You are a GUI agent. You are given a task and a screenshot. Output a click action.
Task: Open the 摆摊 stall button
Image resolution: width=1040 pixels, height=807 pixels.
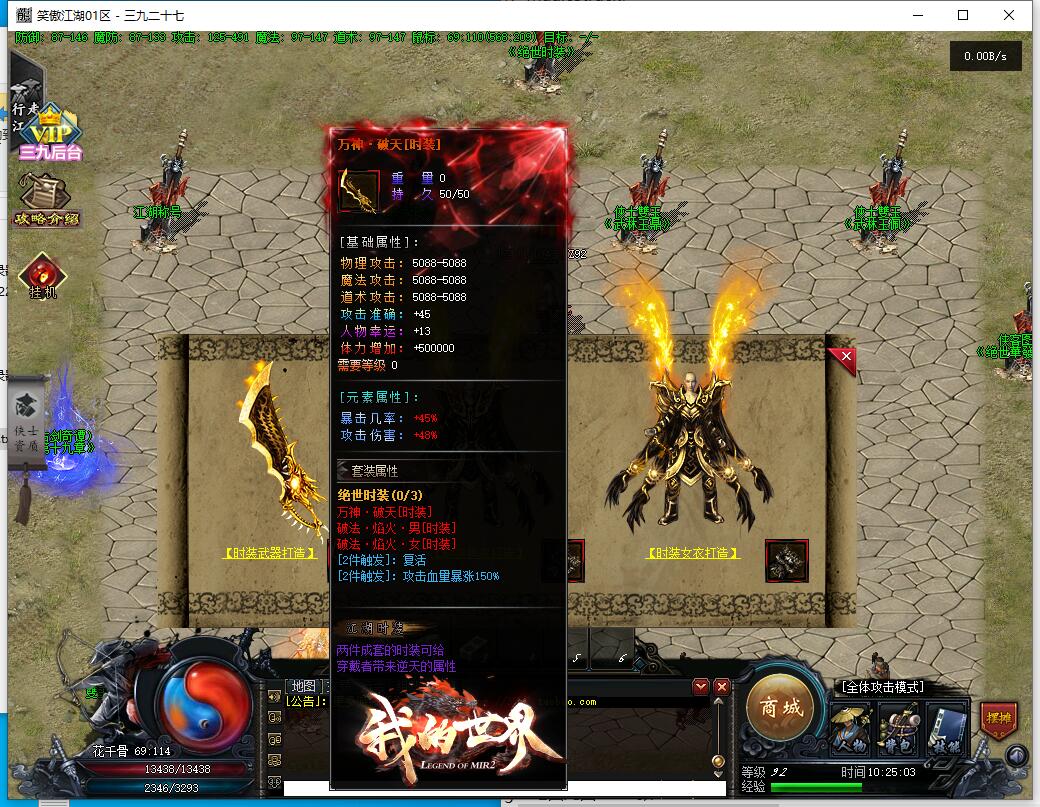[x=998, y=720]
